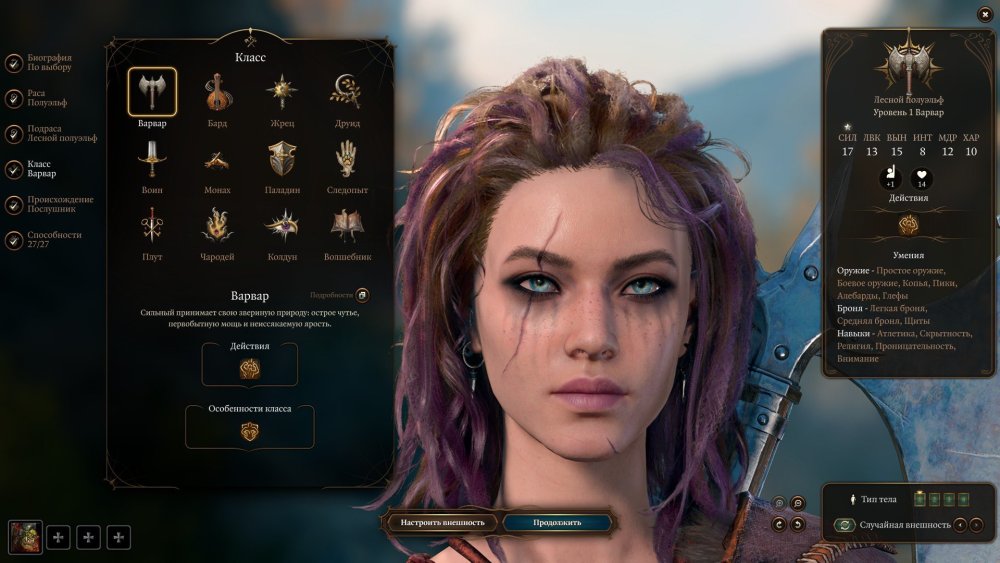Close the character creation screen
This screenshot has width=1000, height=563.
point(984,13)
